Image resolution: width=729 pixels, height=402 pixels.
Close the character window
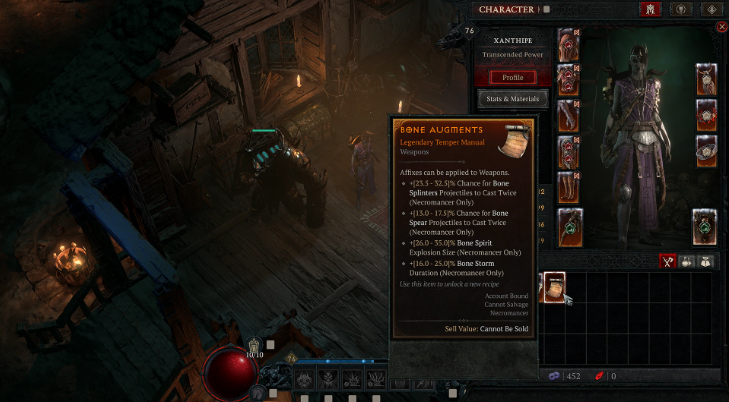tap(723, 28)
